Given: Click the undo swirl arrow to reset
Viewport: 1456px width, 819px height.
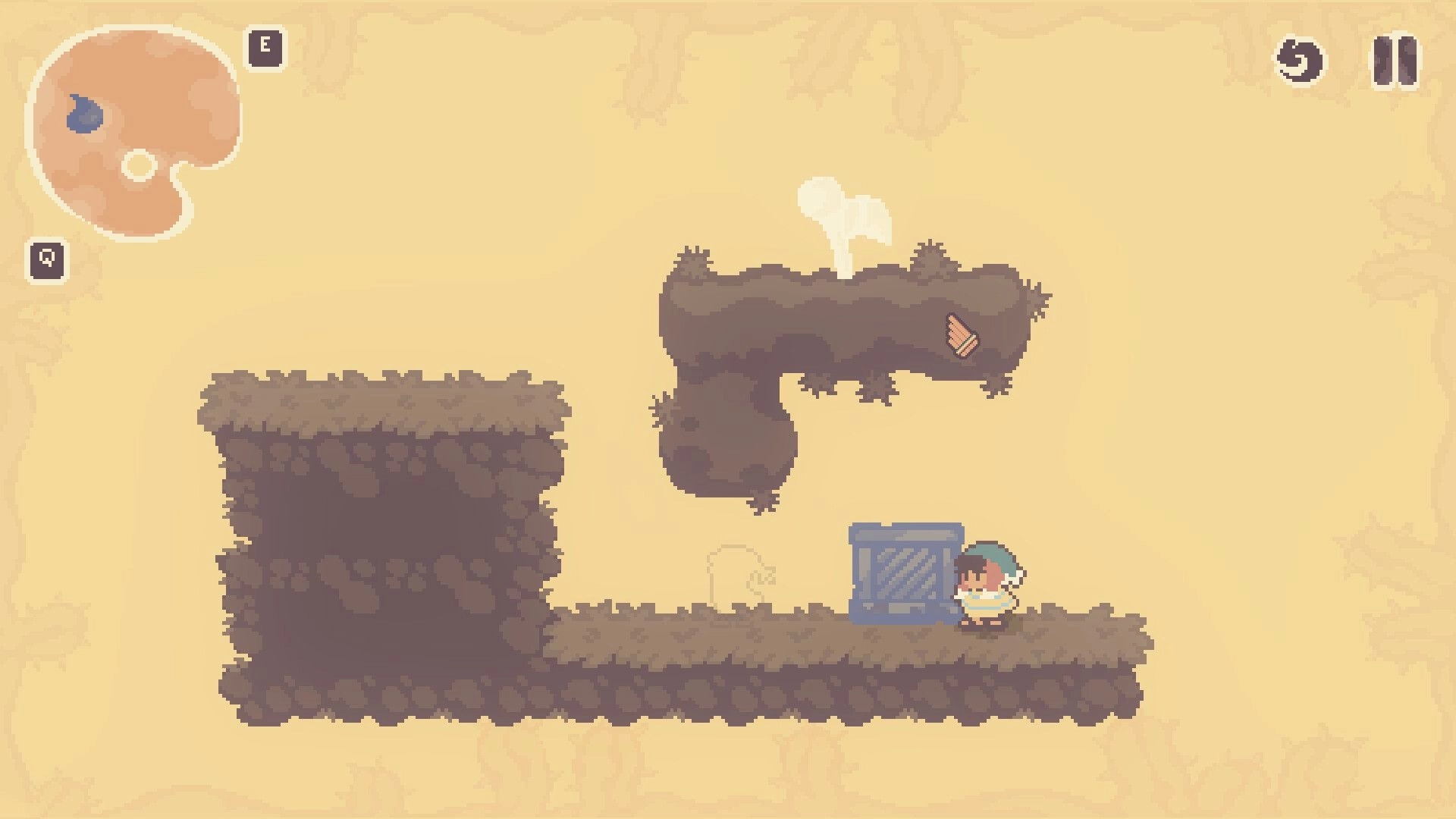Looking at the screenshot, I should tap(1299, 61).
